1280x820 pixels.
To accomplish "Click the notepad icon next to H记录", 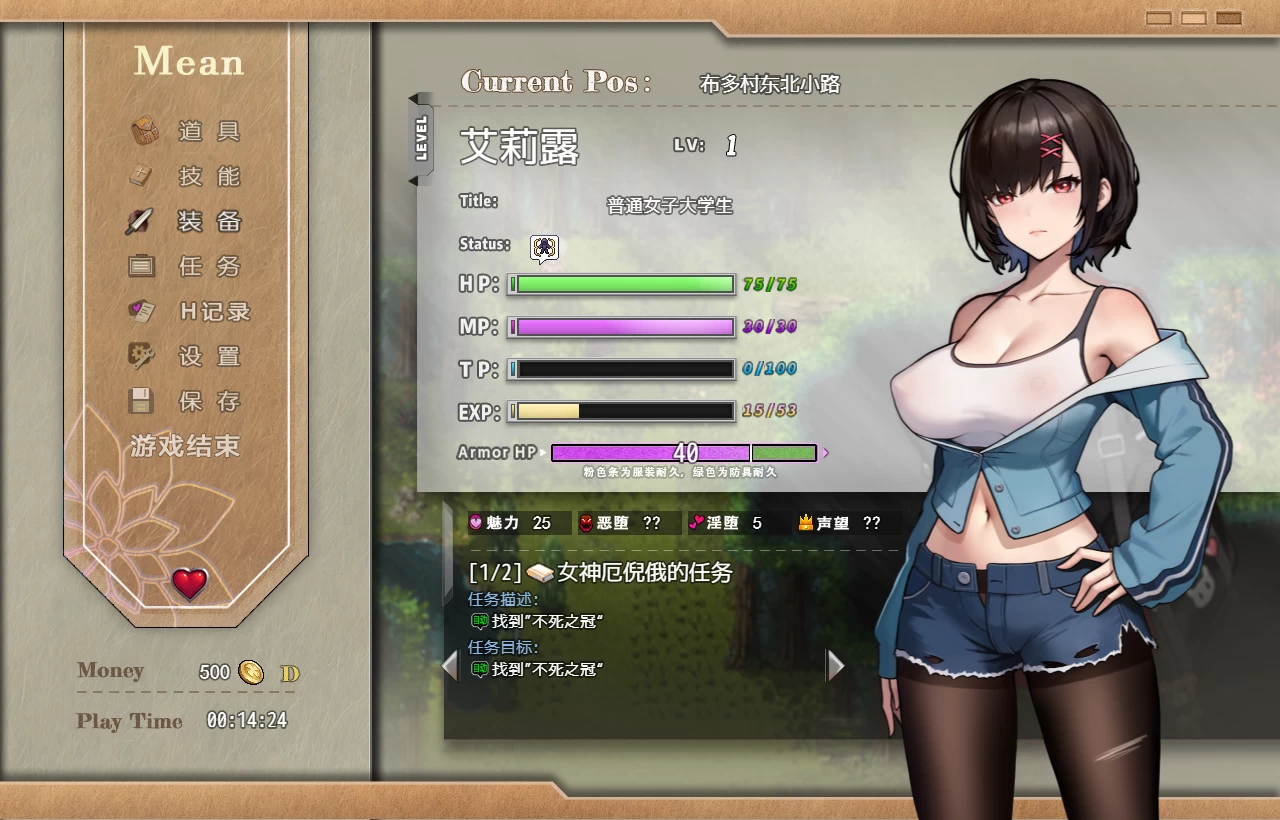I will (x=140, y=311).
